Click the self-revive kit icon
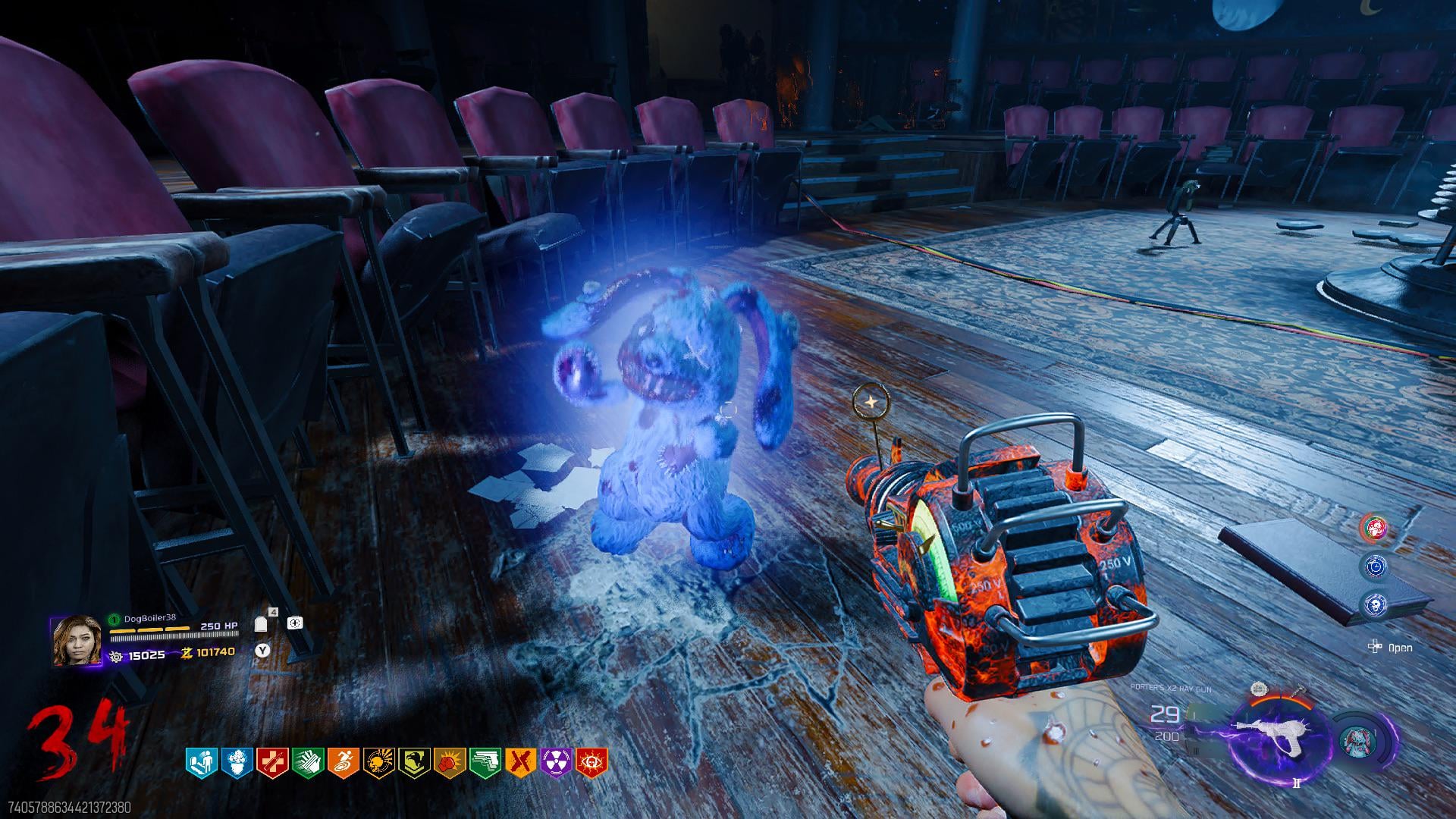Image resolution: width=1456 pixels, height=819 pixels. pyautogui.click(x=295, y=623)
